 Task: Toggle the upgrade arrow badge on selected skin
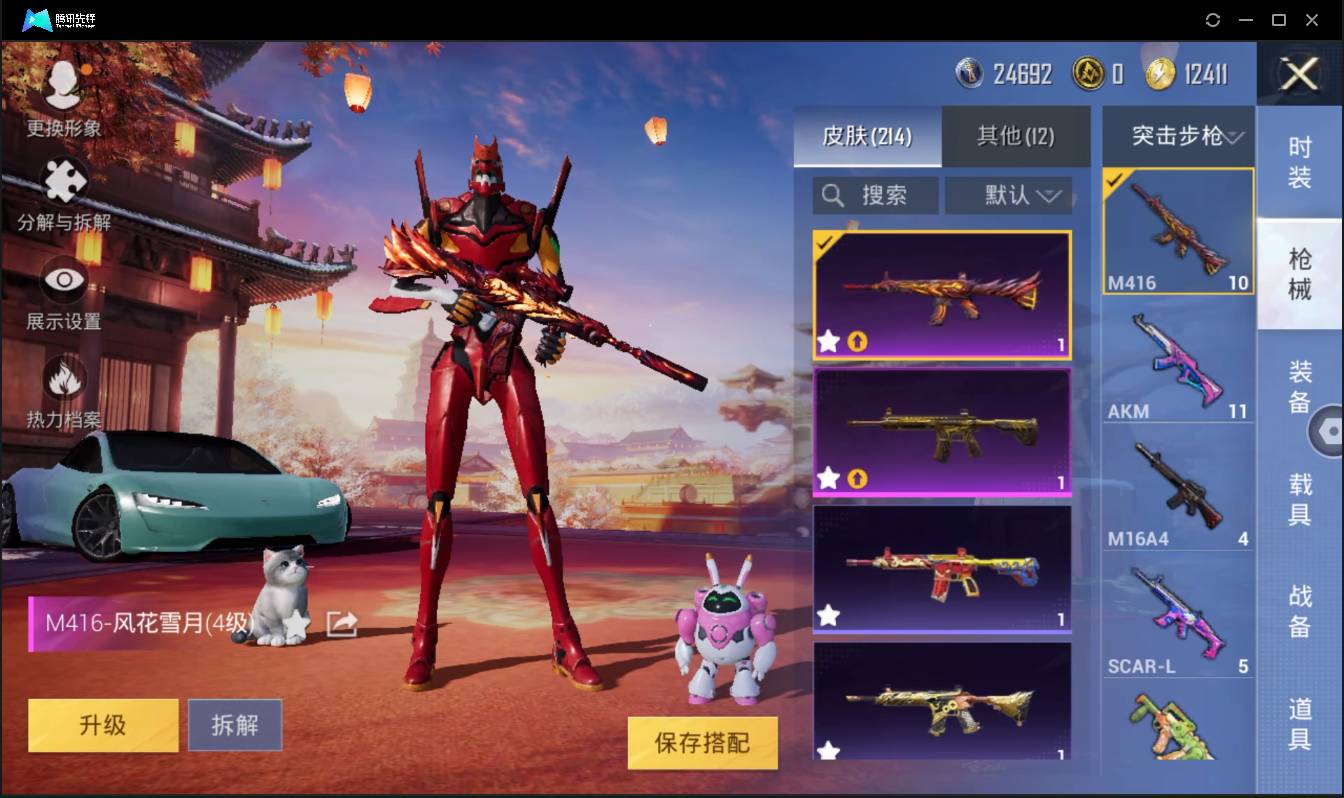(x=856, y=341)
